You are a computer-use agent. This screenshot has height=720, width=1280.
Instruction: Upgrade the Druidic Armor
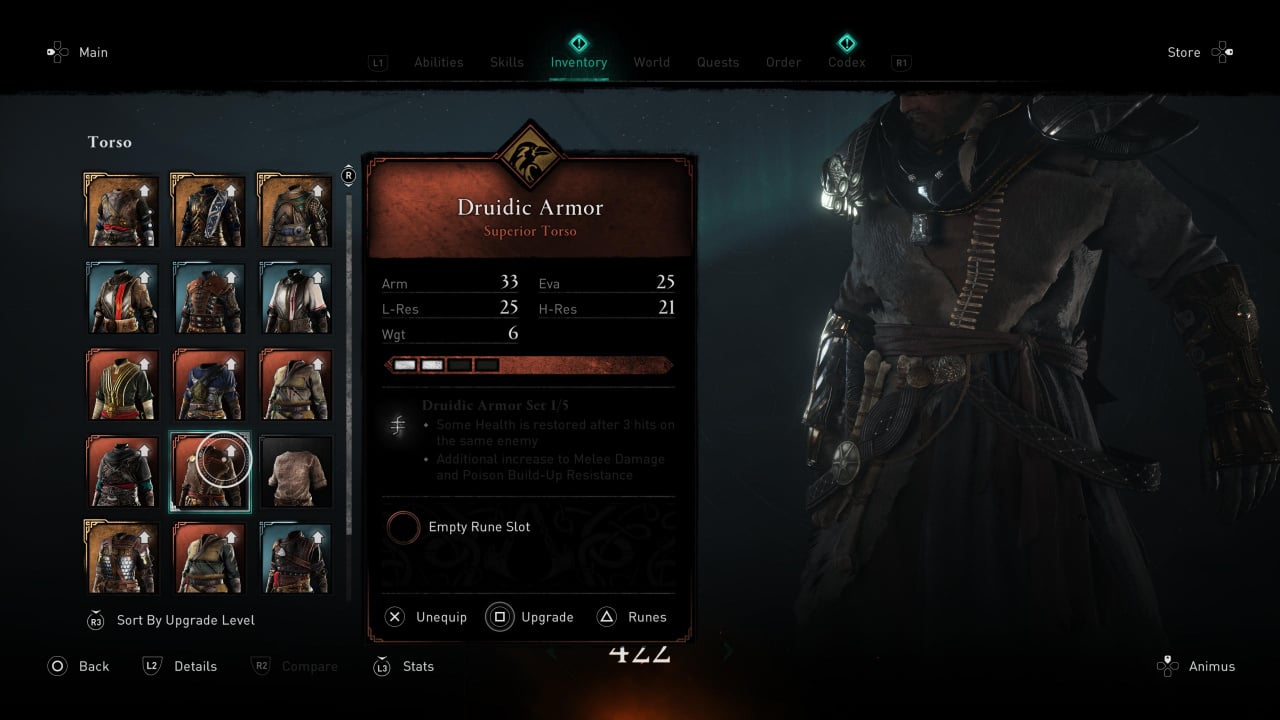pyautogui.click(x=546, y=617)
